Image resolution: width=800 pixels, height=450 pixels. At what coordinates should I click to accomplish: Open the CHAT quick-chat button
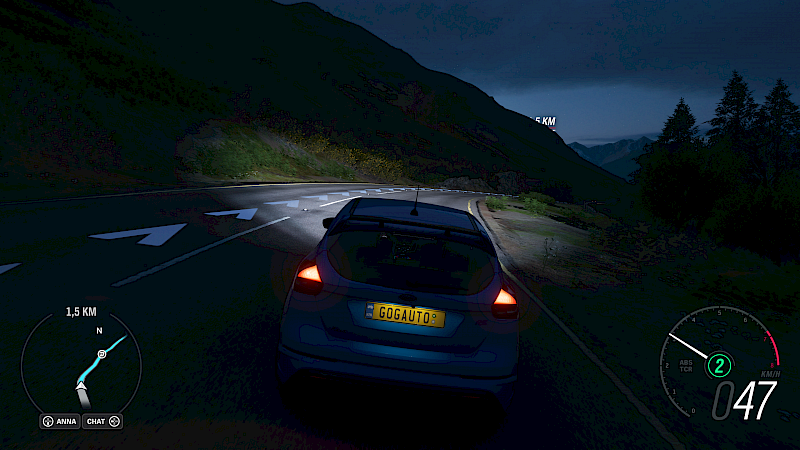point(102,422)
